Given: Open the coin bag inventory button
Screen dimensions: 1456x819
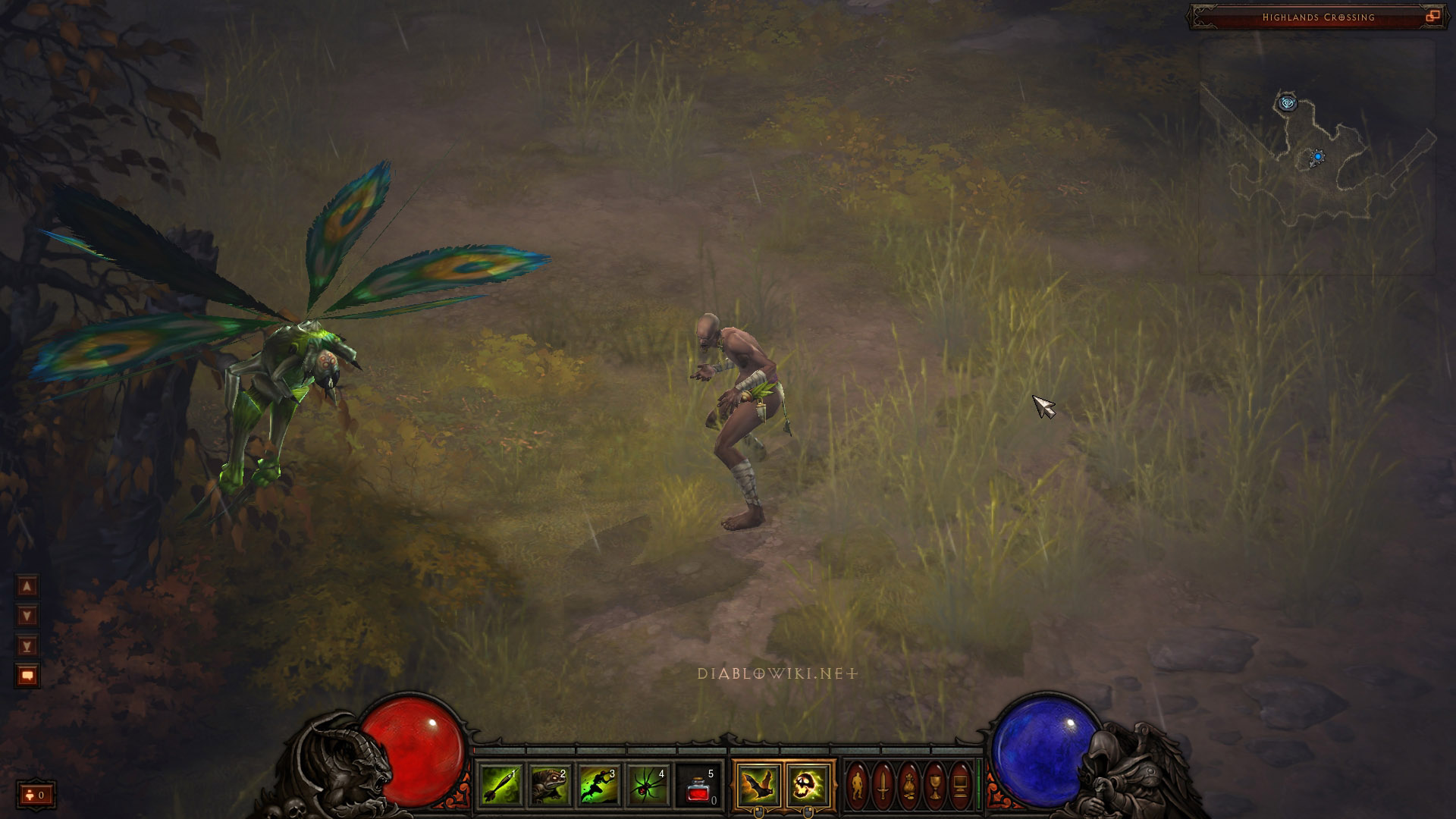Looking at the screenshot, I should tap(908, 786).
